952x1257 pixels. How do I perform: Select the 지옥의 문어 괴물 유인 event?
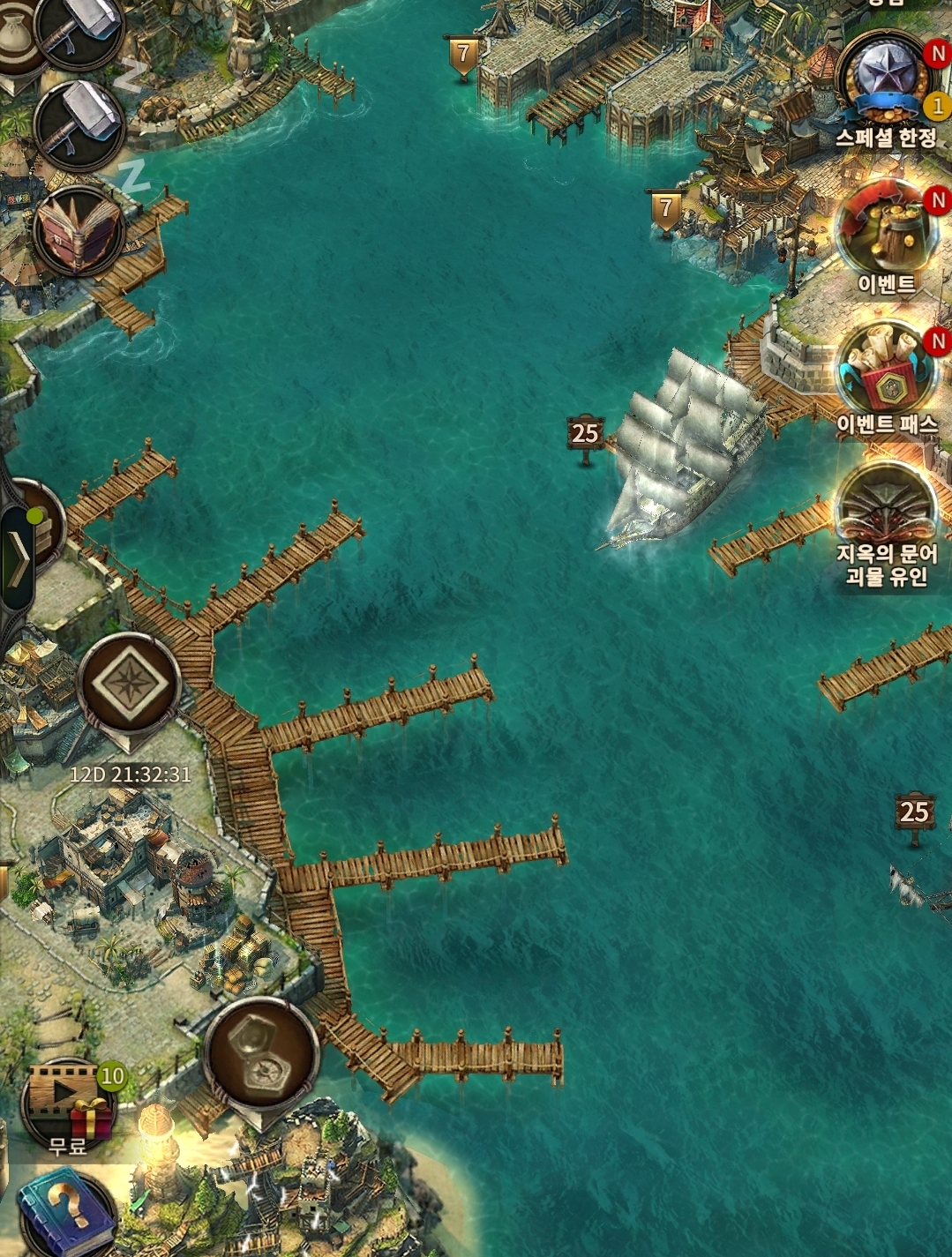click(x=886, y=512)
